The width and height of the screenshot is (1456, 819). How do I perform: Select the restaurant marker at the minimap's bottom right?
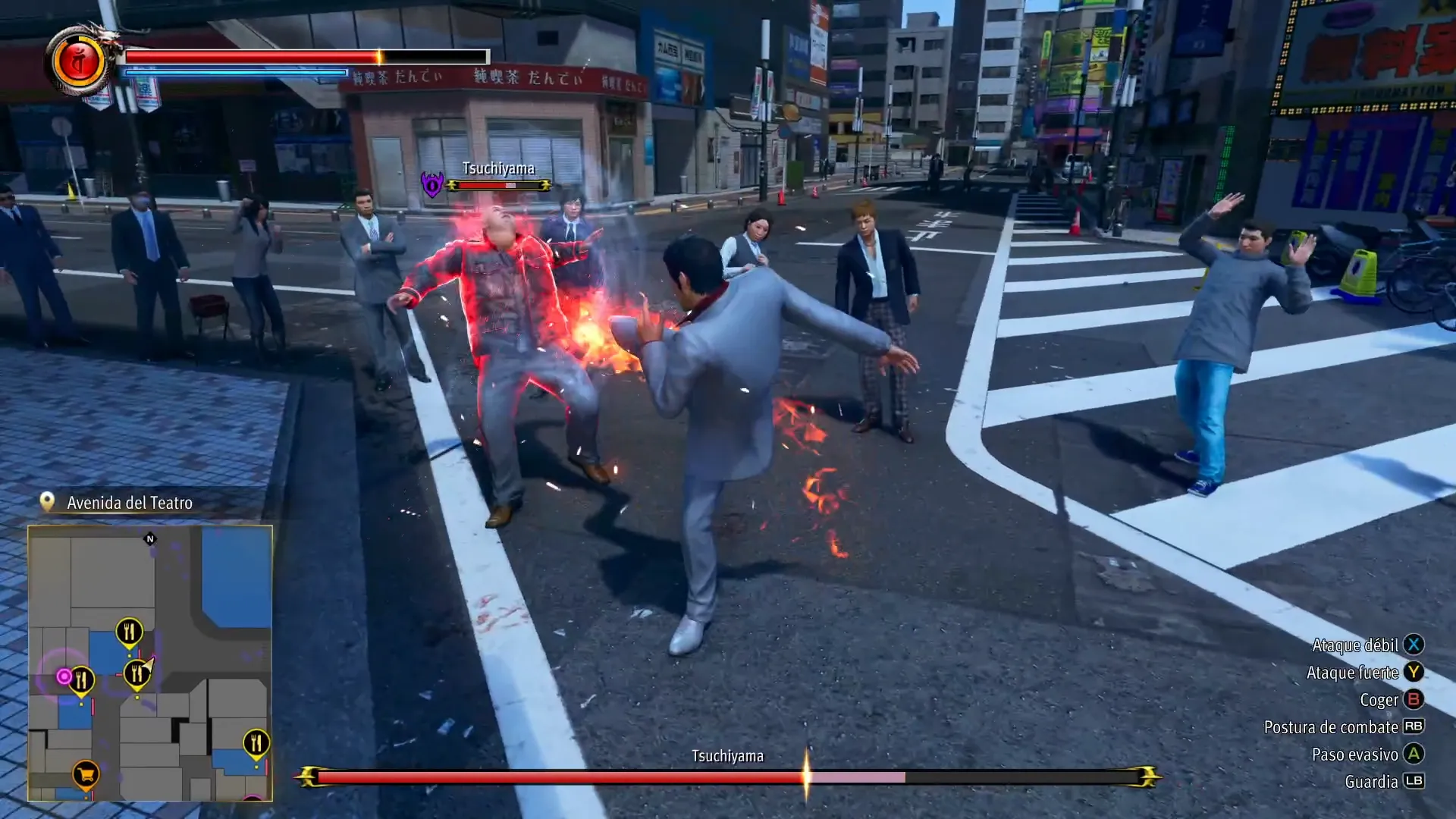(256, 742)
